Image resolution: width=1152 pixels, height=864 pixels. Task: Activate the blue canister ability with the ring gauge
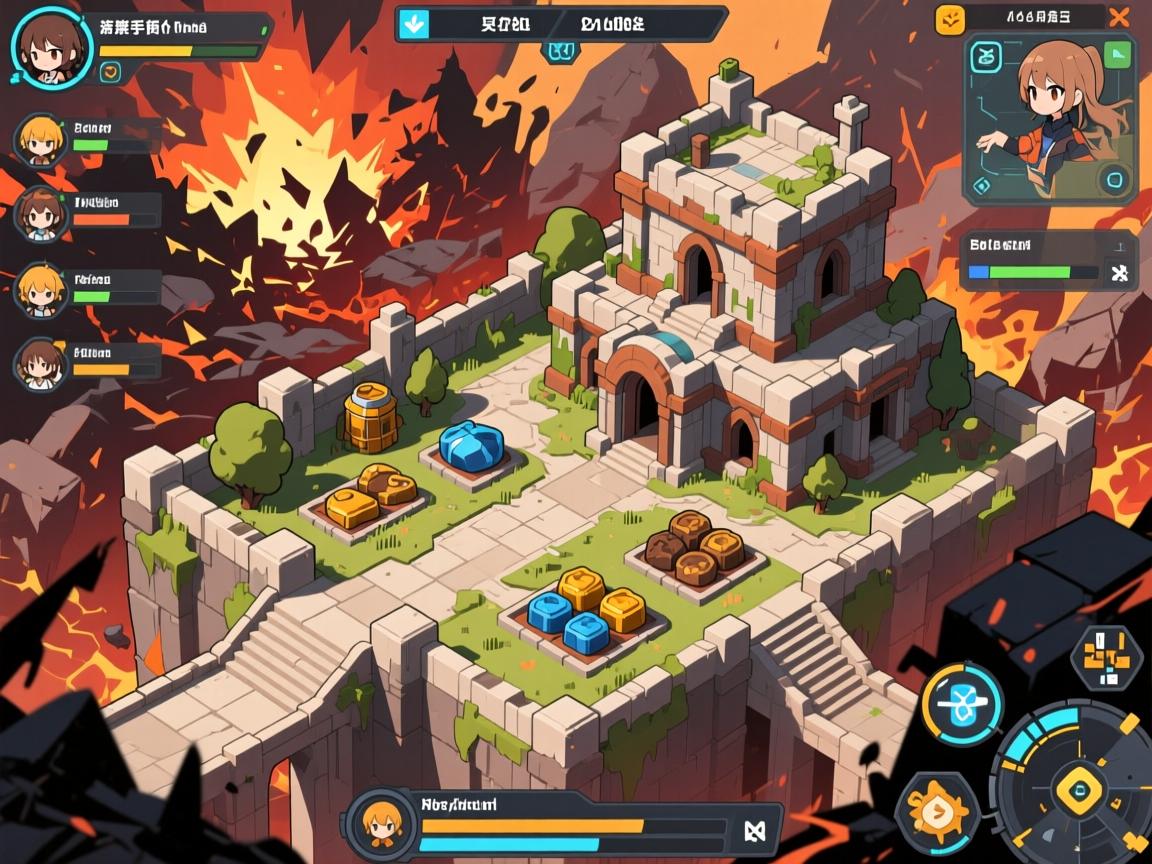coord(962,704)
